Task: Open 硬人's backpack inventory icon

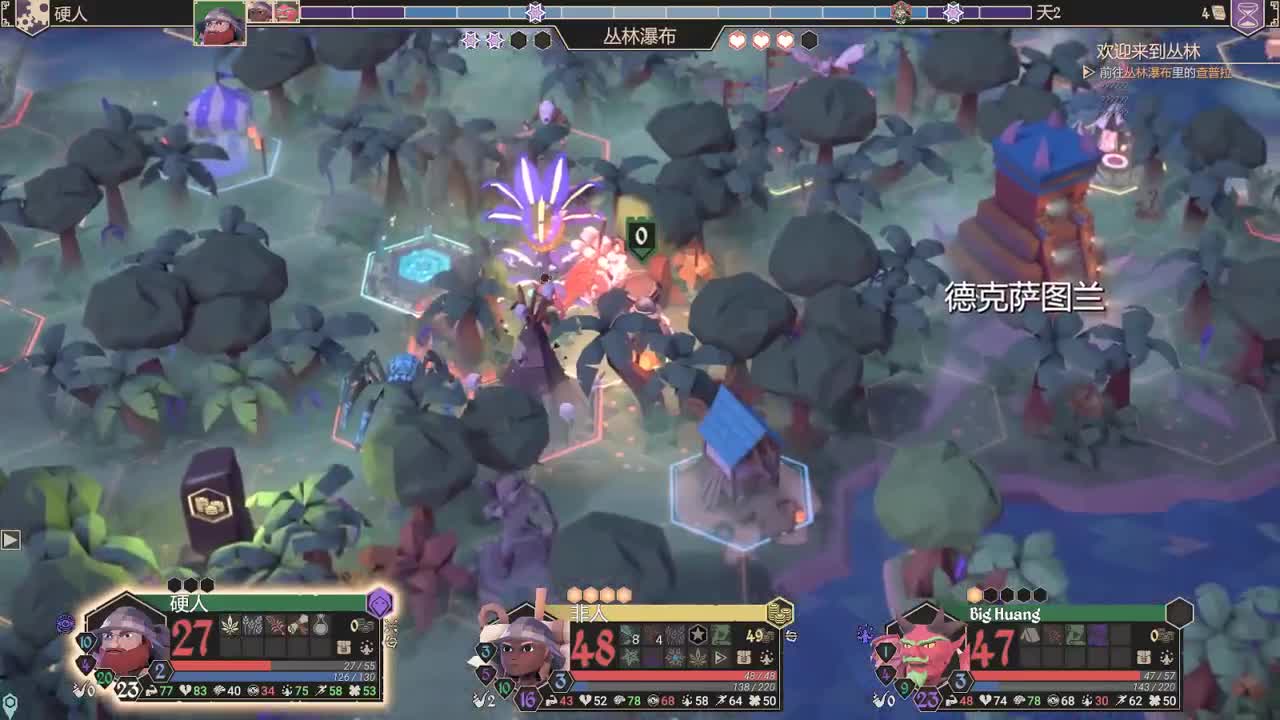Action: [344, 648]
